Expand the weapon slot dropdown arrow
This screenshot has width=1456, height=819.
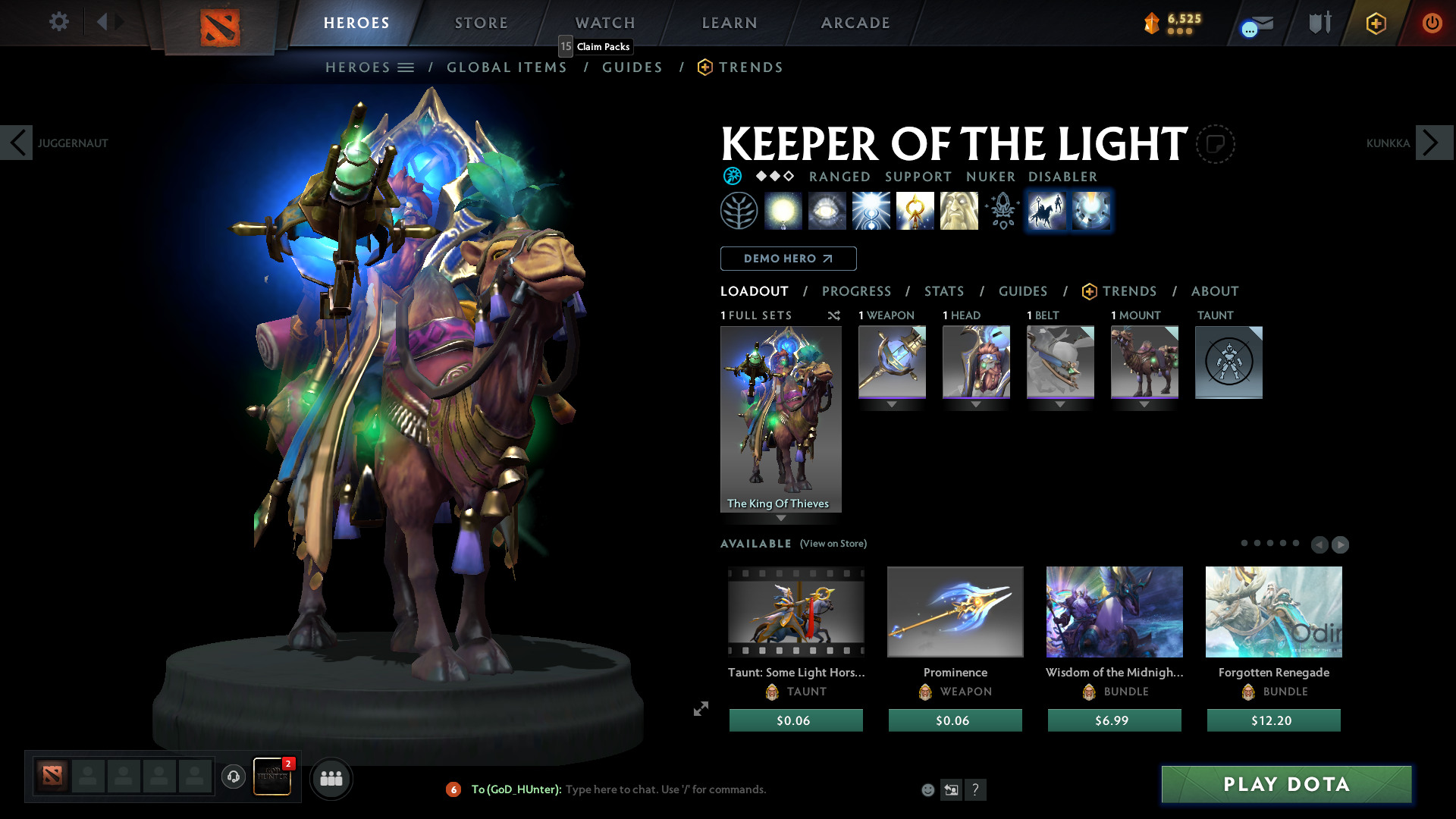click(x=891, y=404)
